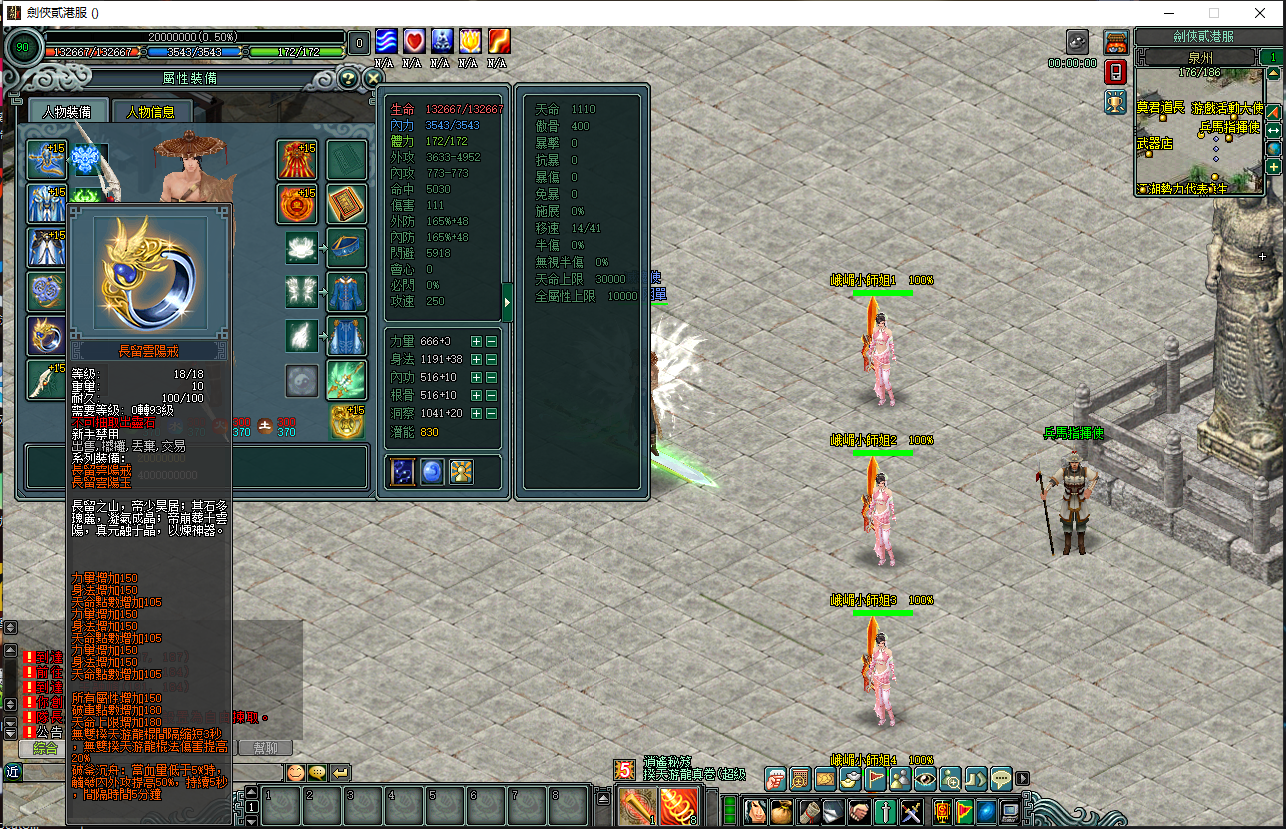The width and height of the screenshot is (1286, 829).
Task: Zoom in the minimap with the plus button
Action: [x=1273, y=167]
